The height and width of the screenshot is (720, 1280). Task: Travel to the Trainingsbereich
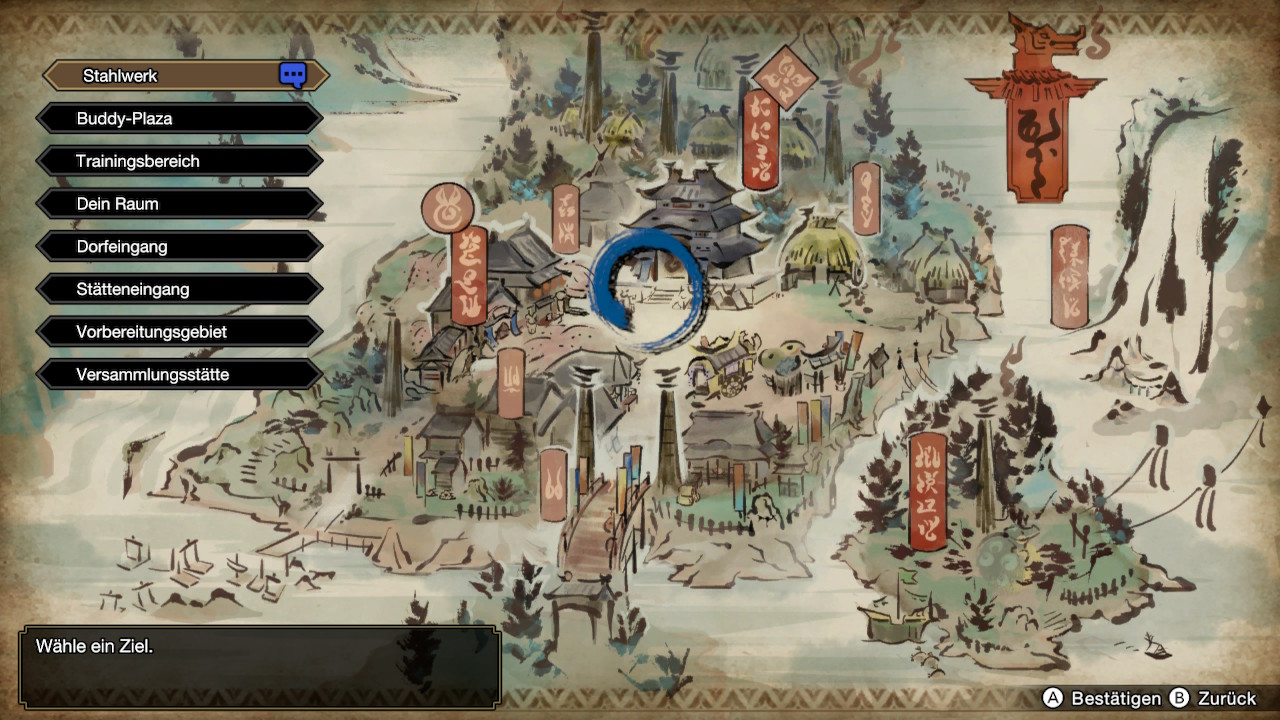click(180, 161)
